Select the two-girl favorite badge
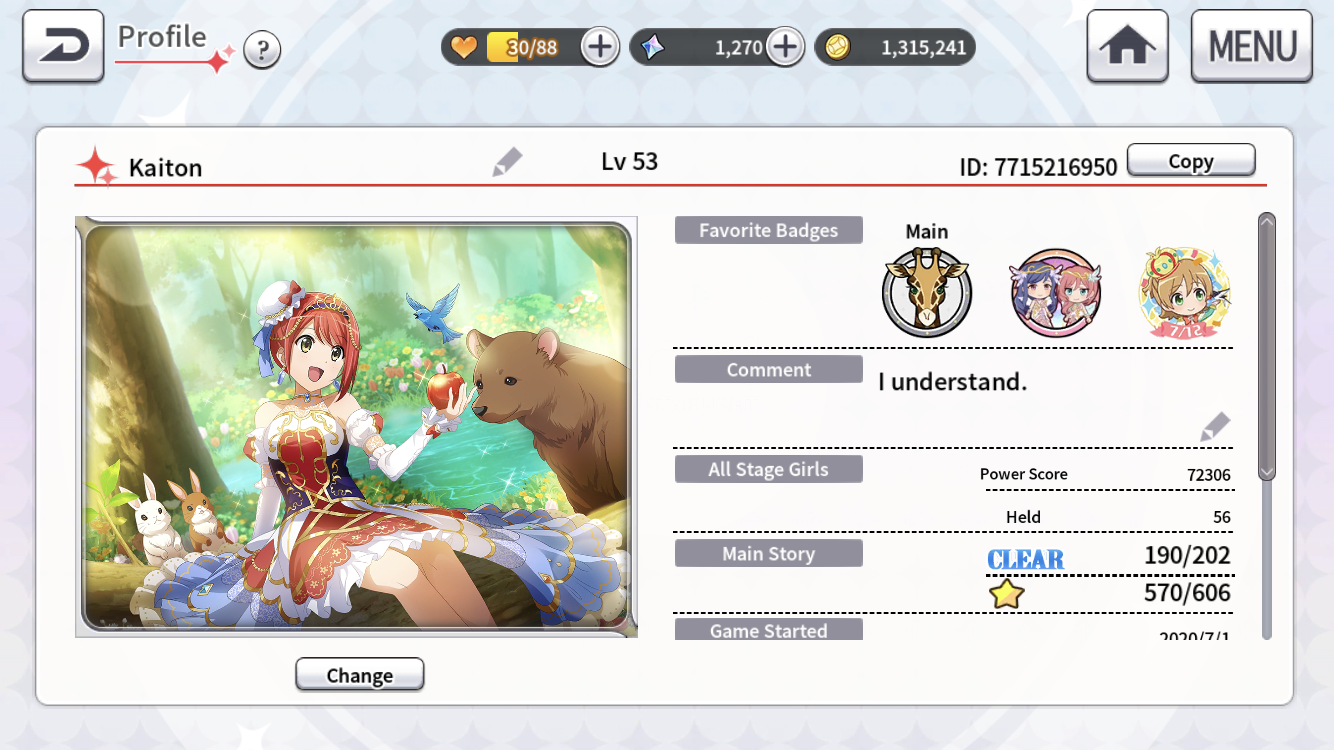The width and height of the screenshot is (1334, 750). pyautogui.click(x=1055, y=293)
